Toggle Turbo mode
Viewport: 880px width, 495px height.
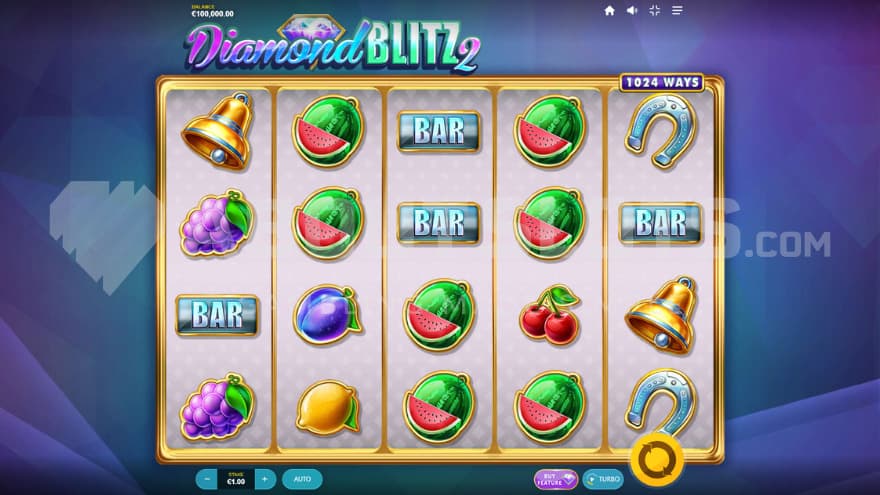tap(603, 479)
